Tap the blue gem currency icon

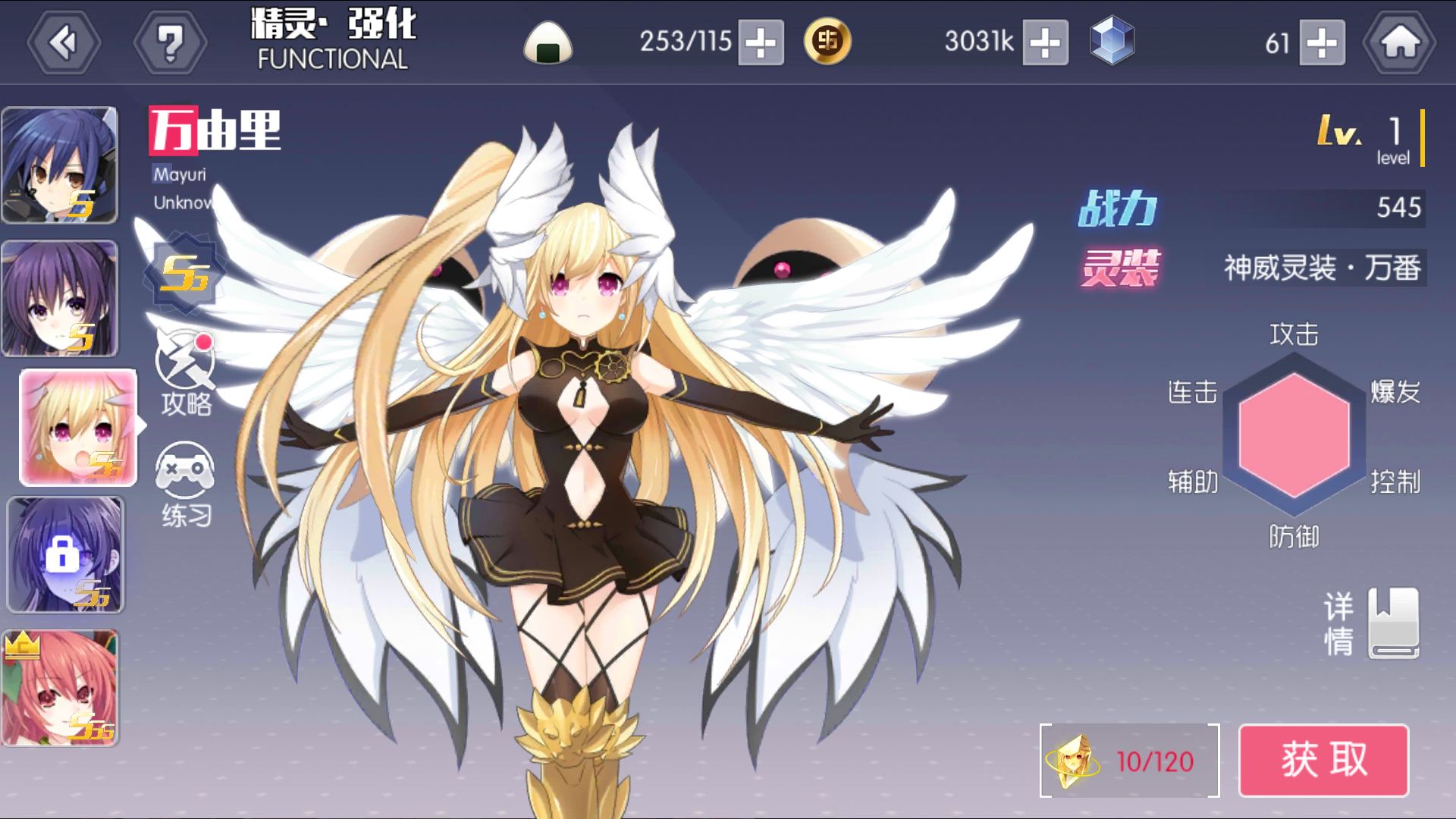tap(1111, 42)
